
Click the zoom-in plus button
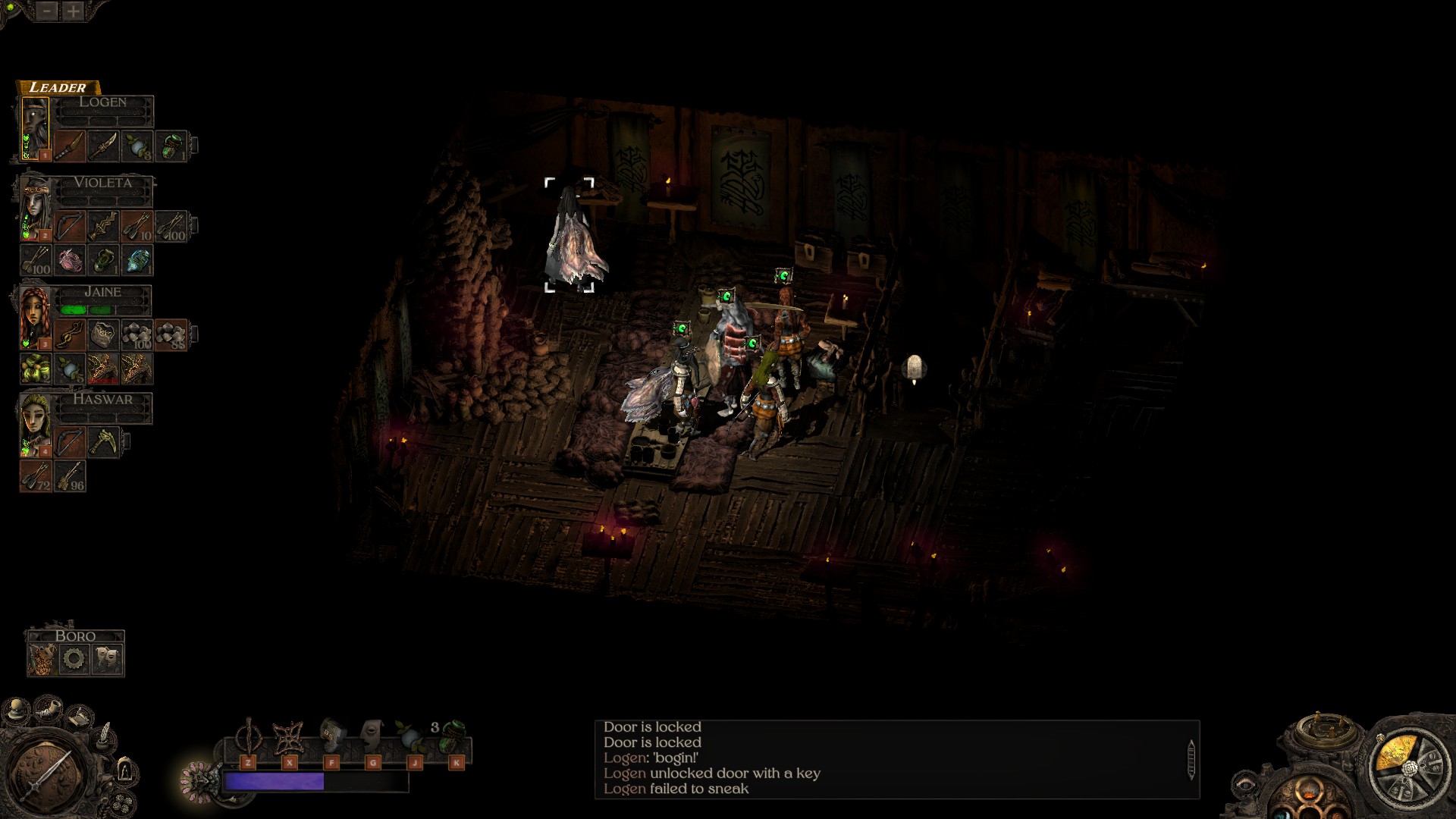tap(74, 11)
